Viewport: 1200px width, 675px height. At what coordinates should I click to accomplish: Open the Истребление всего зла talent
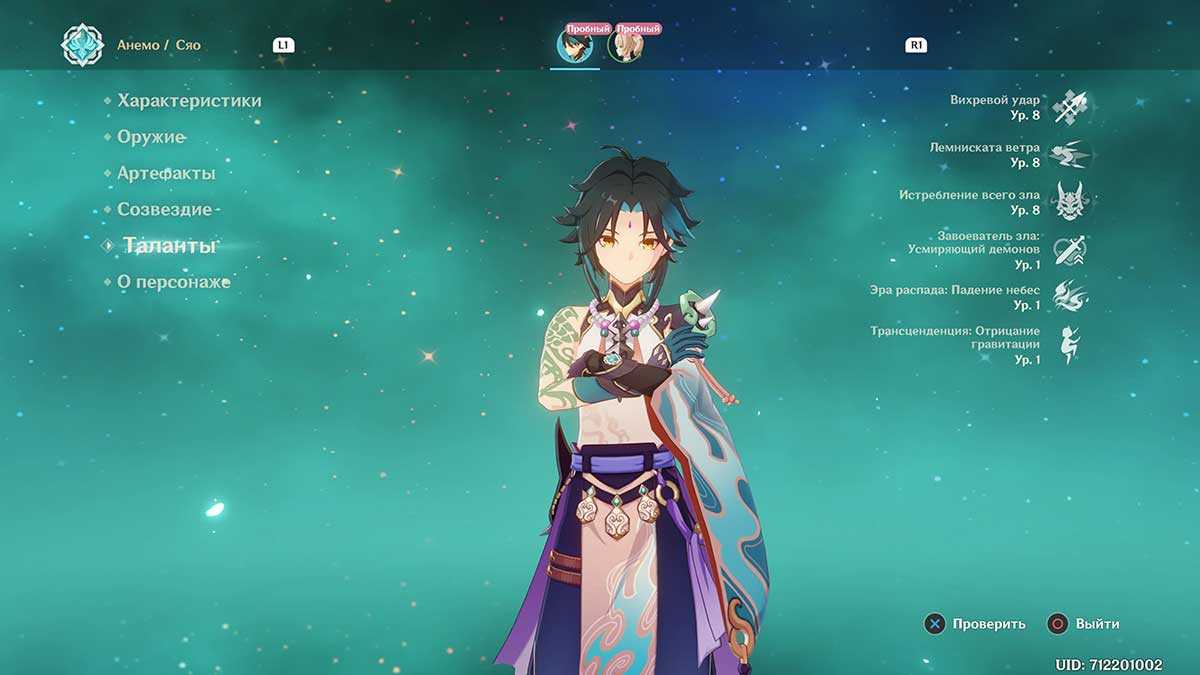pyautogui.click(x=1069, y=202)
